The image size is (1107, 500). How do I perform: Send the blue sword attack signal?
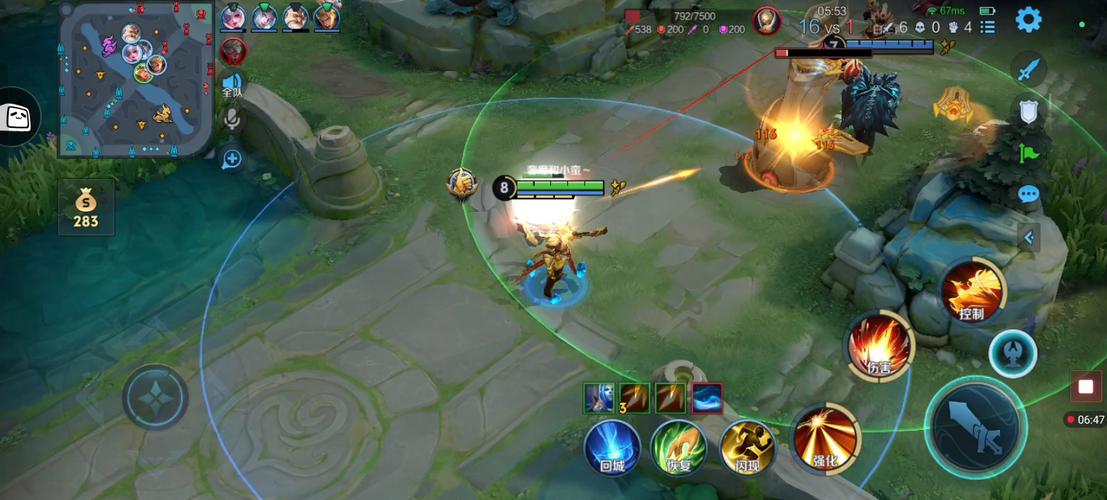[1028, 69]
